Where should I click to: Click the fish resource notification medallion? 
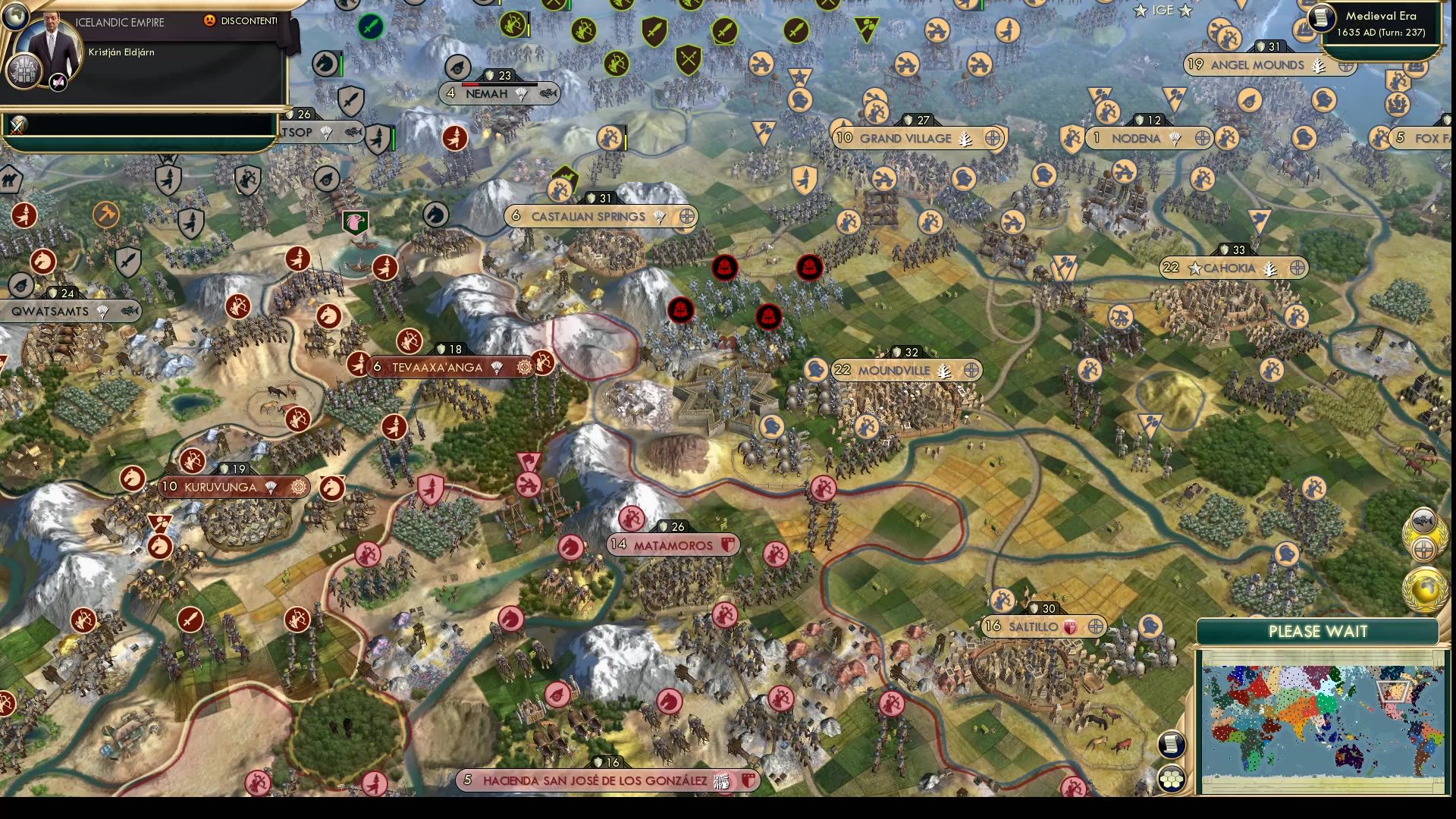(x=1423, y=520)
